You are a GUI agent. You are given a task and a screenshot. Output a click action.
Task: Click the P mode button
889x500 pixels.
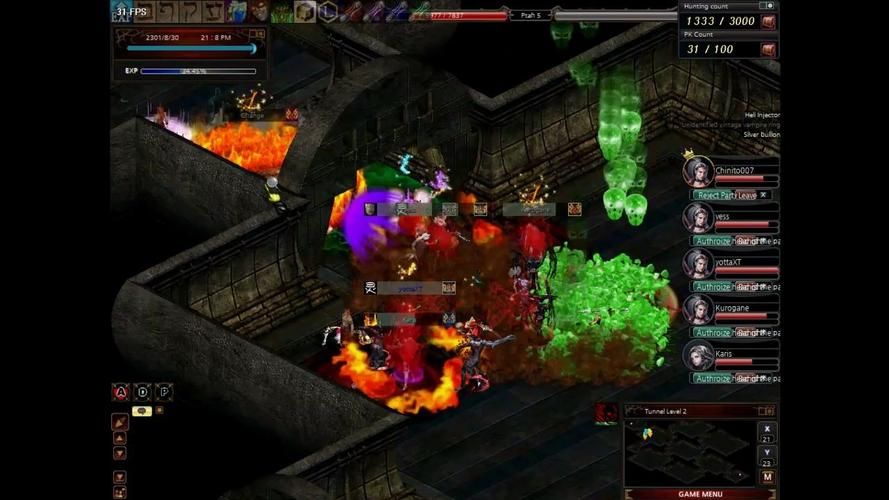164,392
